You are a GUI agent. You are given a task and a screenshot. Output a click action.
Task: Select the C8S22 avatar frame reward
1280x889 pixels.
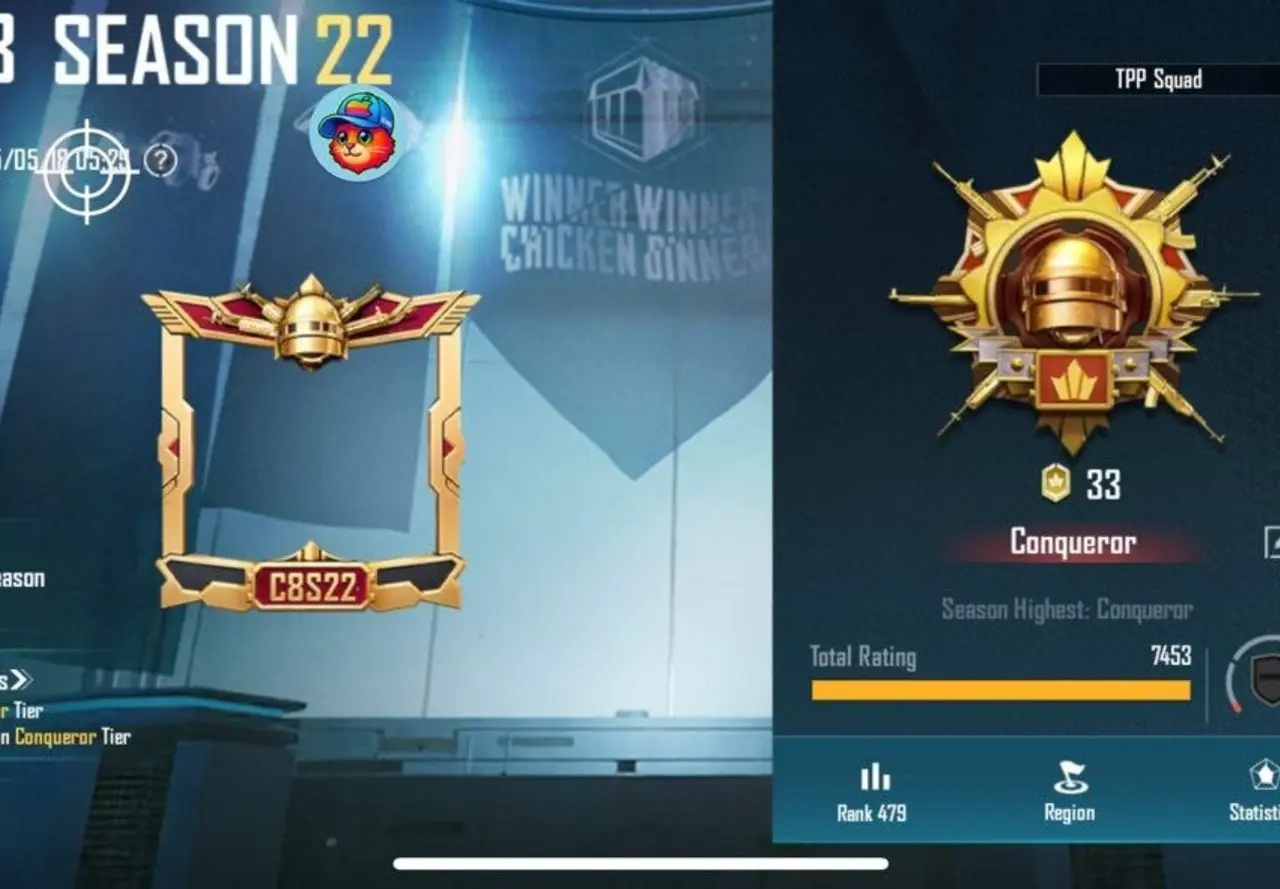pyautogui.click(x=310, y=440)
